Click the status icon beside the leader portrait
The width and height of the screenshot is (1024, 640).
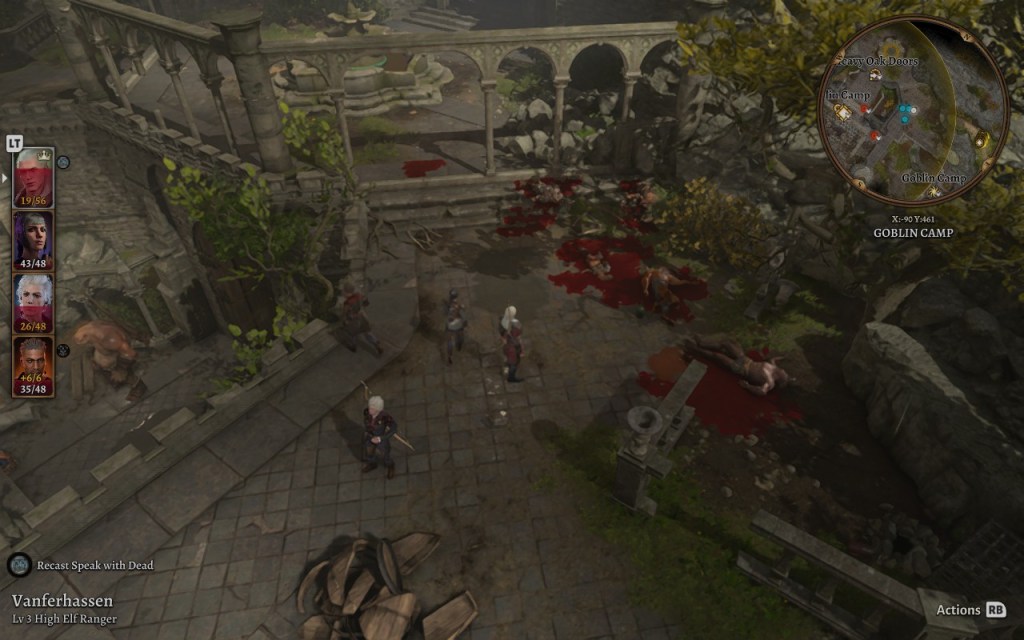(x=62, y=161)
